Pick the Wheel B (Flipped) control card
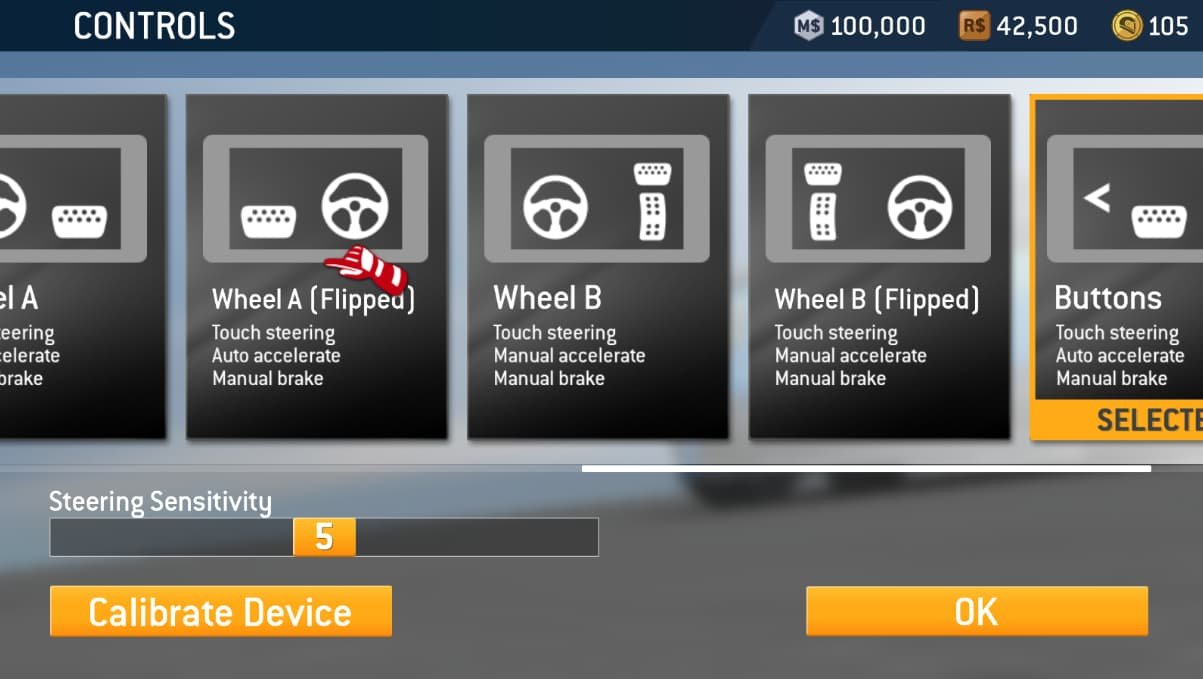1203x679 pixels. 878,266
